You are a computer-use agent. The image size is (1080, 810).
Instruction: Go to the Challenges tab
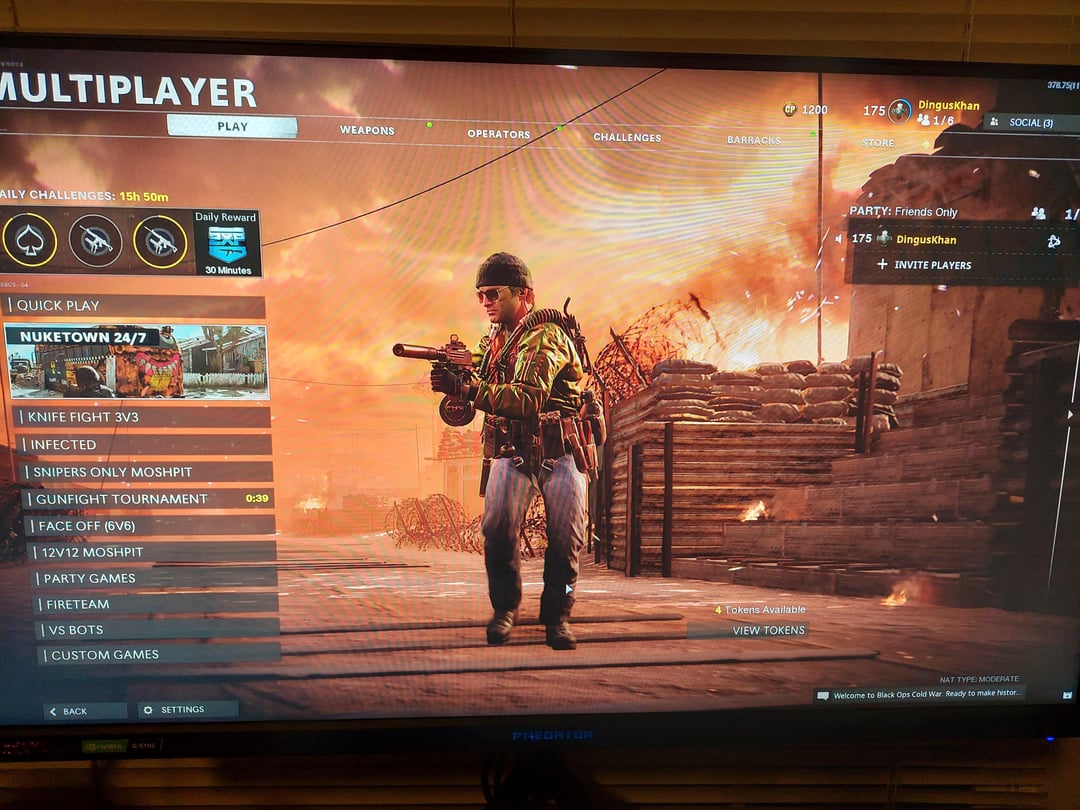(627, 137)
